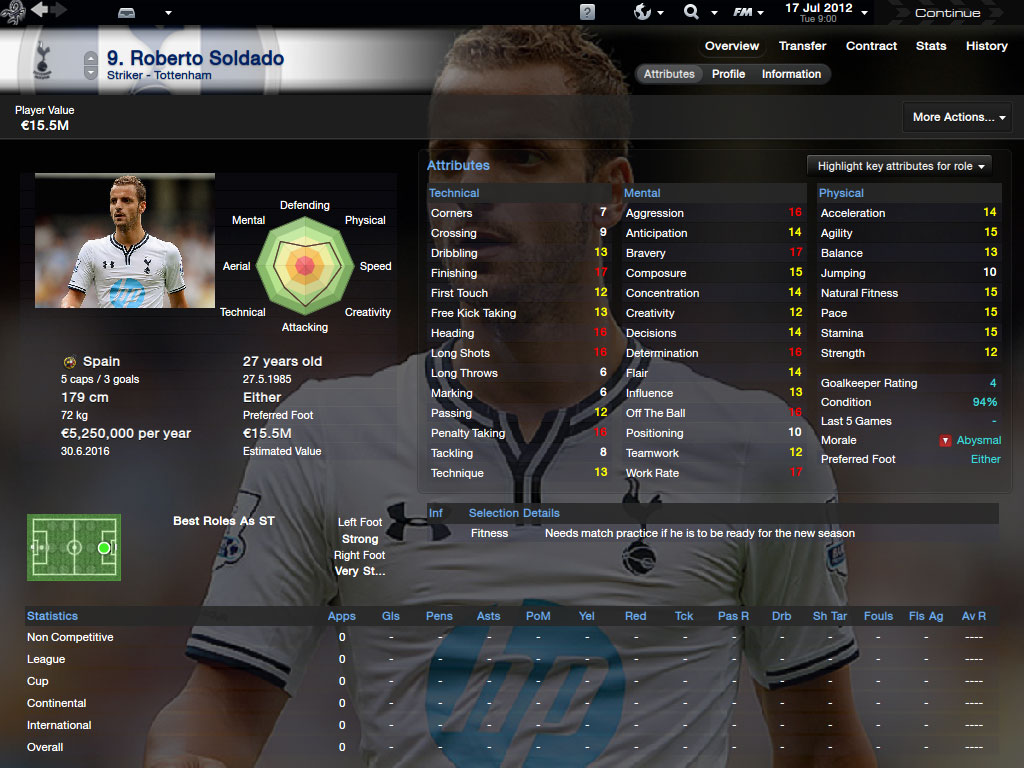
Task: Open the search magnifier menu
Action: (x=691, y=12)
